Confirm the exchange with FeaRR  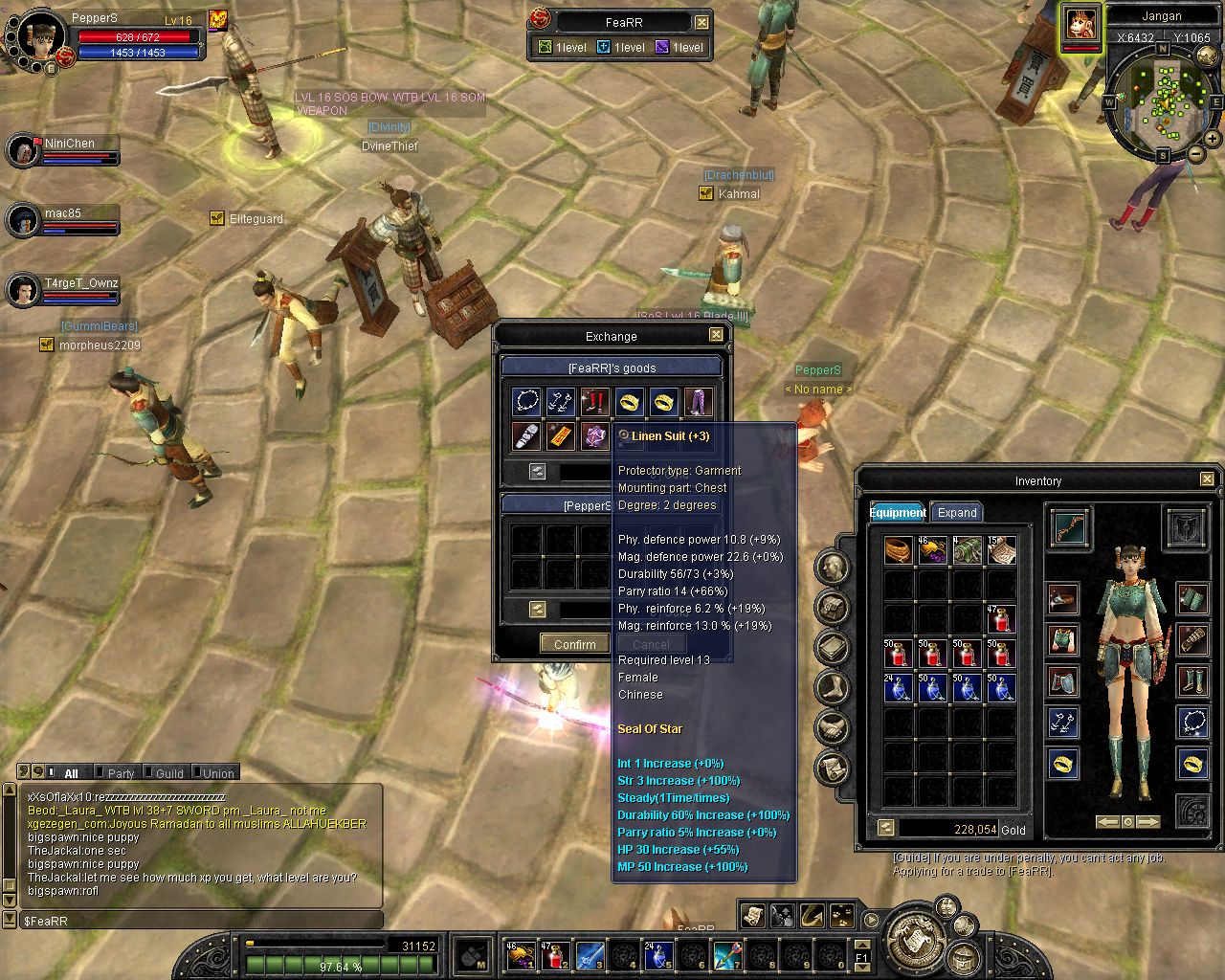pos(574,644)
